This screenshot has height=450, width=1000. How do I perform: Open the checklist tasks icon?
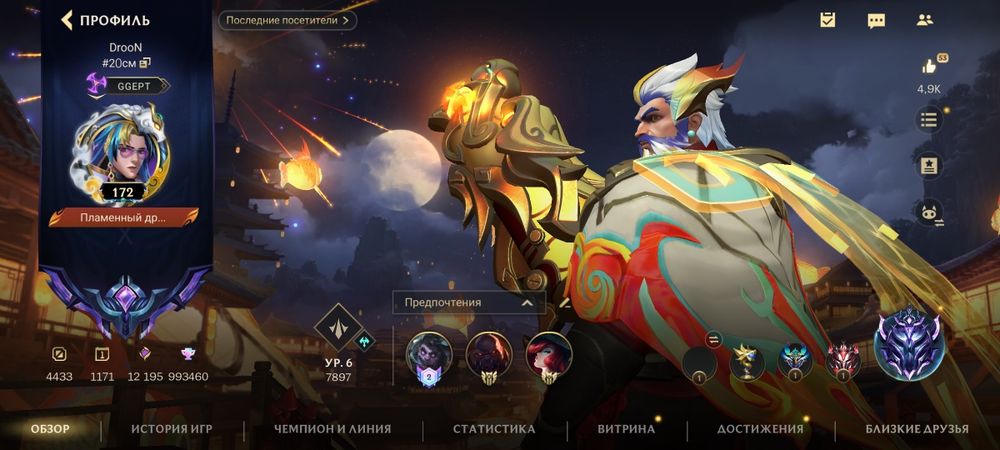tap(827, 20)
